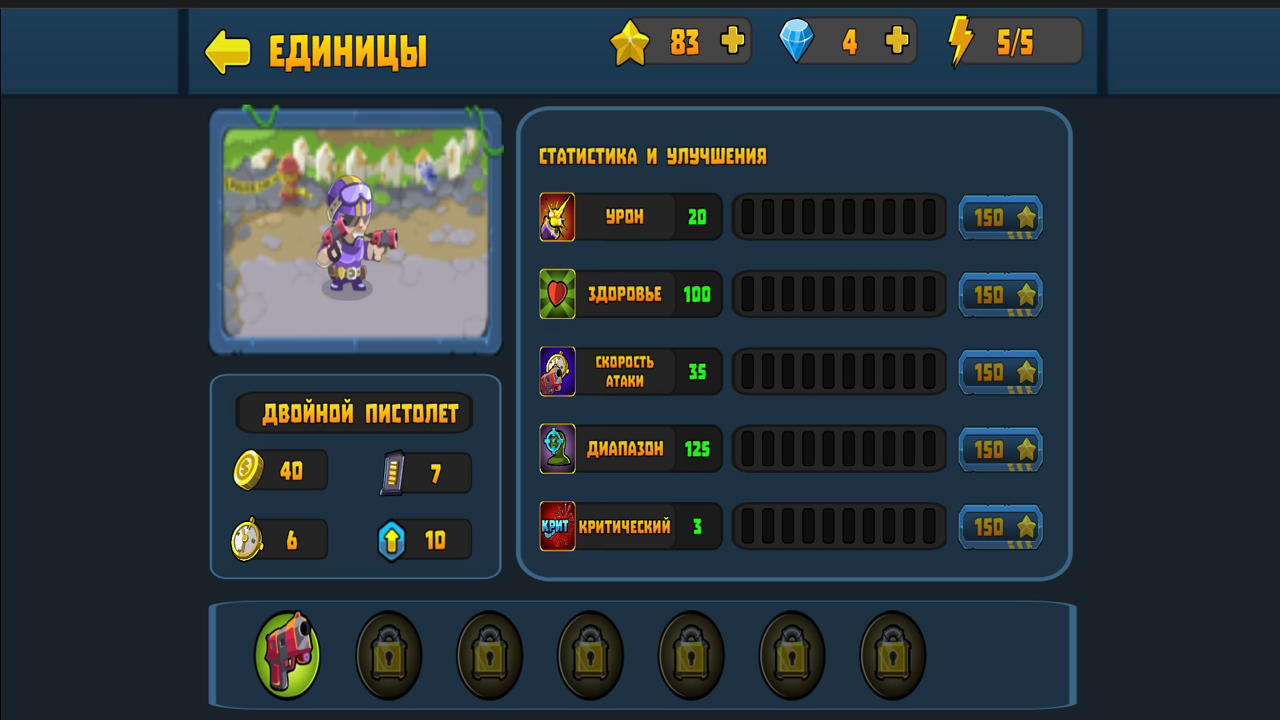Upgrade Здоровье for 150 stars
The image size is (1280, 720).
click(1000, 294)
